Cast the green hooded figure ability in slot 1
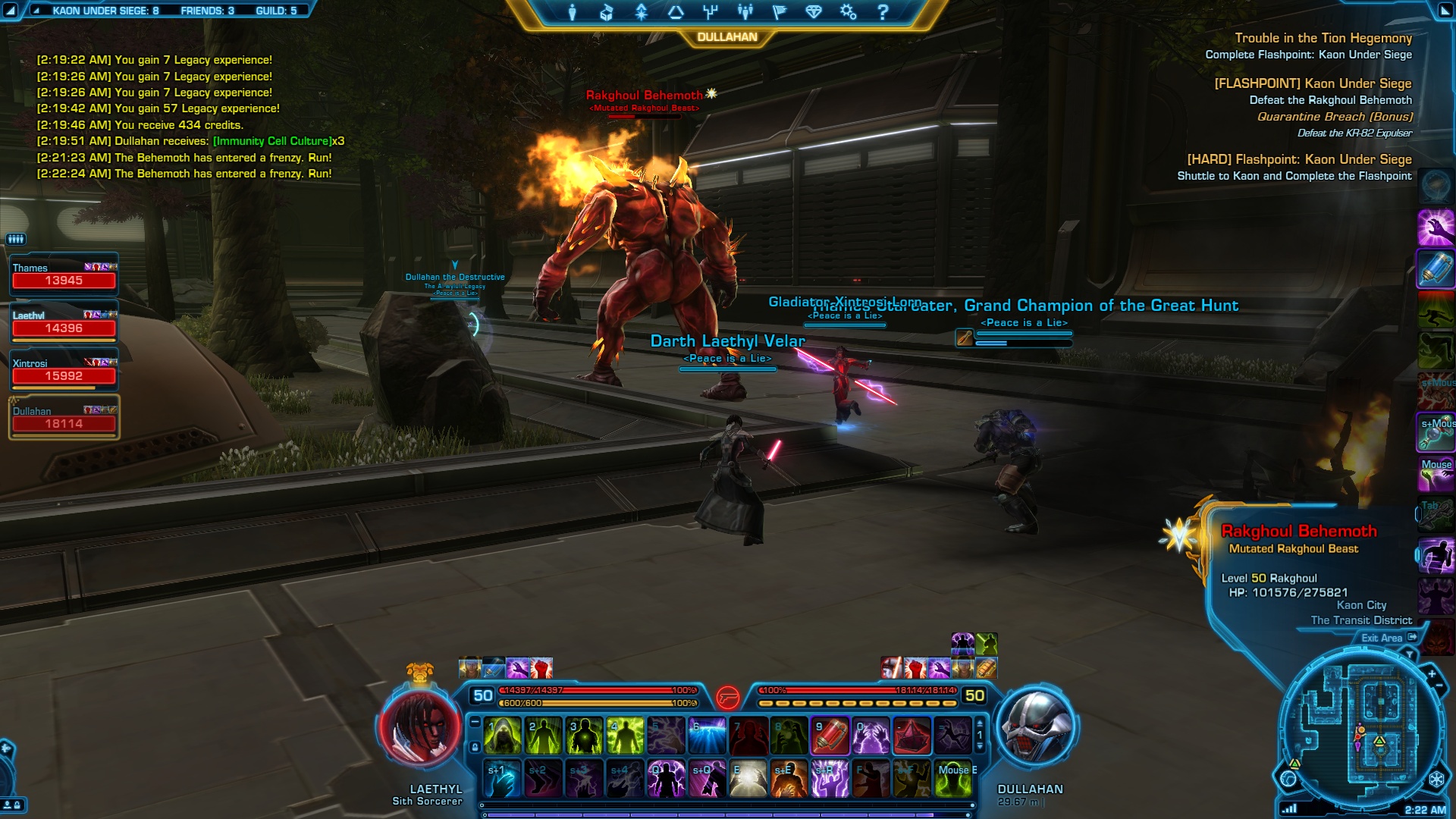This screenshot has height=819, width=1456. [x=502, y=736]
